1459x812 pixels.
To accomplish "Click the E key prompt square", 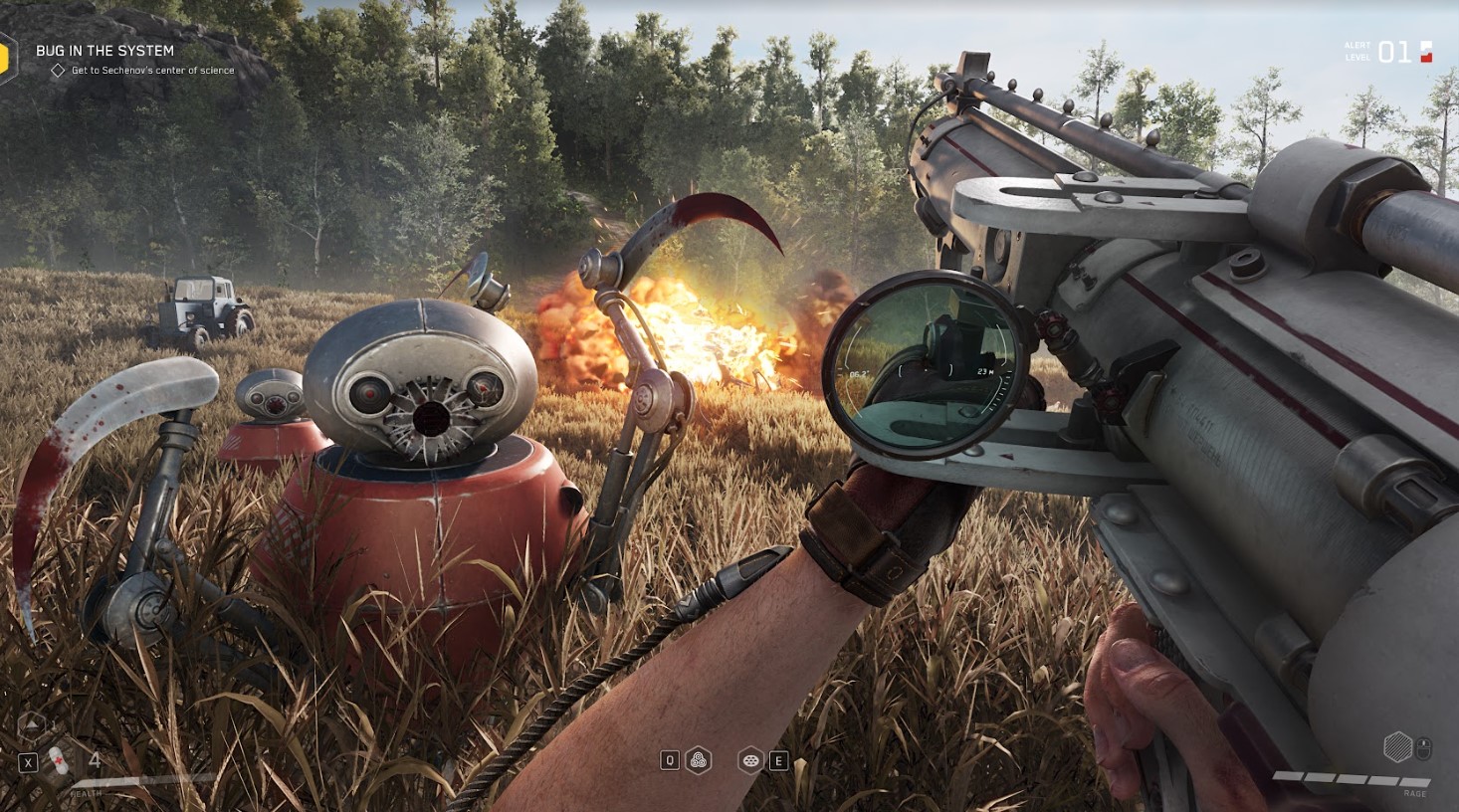I will click(780, 760).
